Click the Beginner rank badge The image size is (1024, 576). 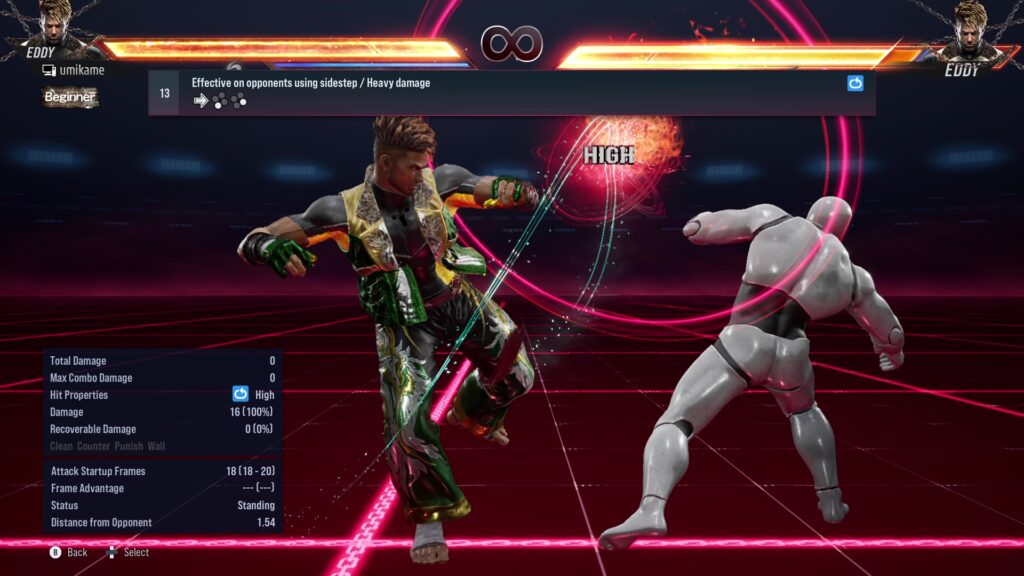(x=70, y=97)
